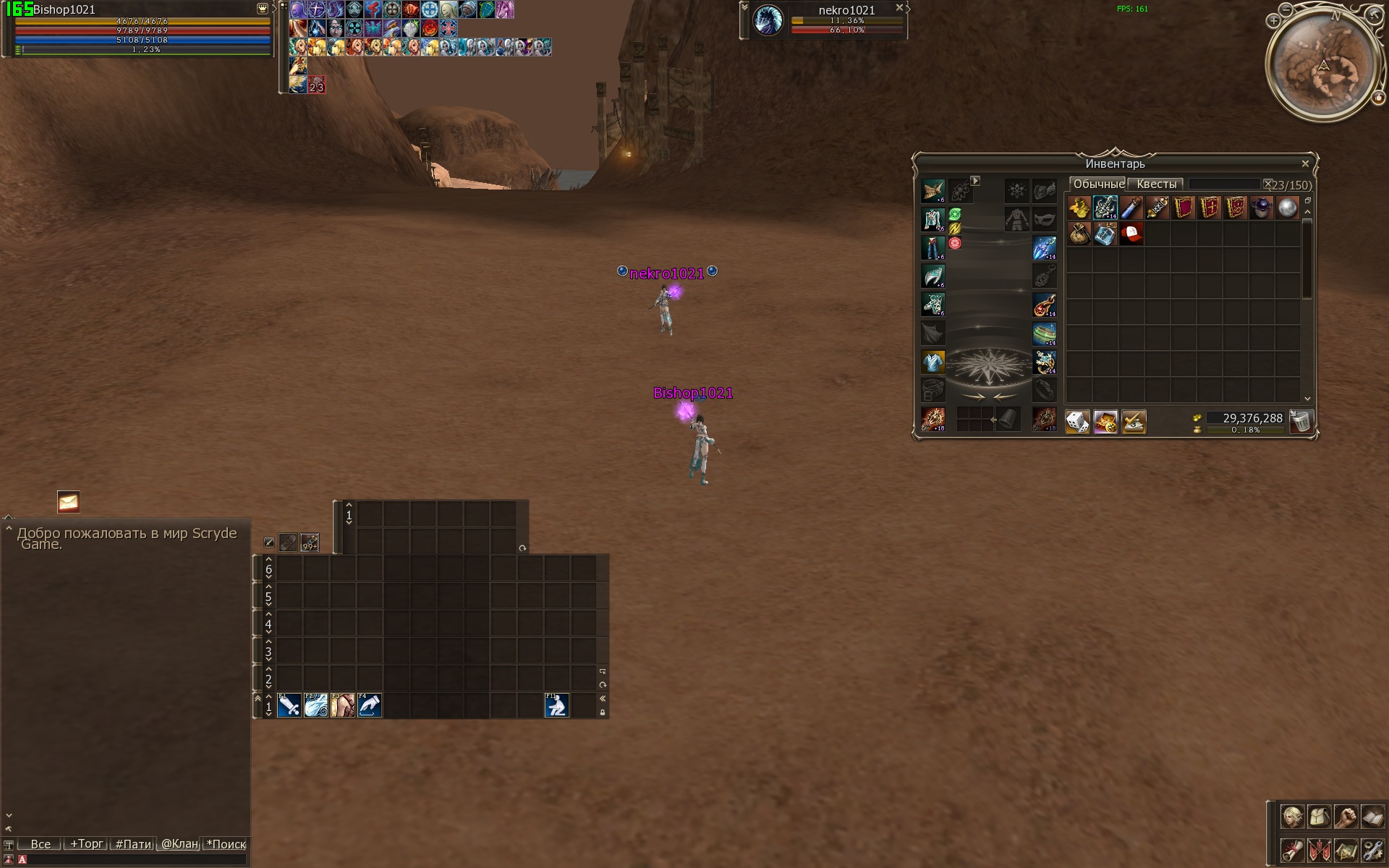
Task: Open the mail envelope notification
Action: pyautogui.click(x=69, y=502)
